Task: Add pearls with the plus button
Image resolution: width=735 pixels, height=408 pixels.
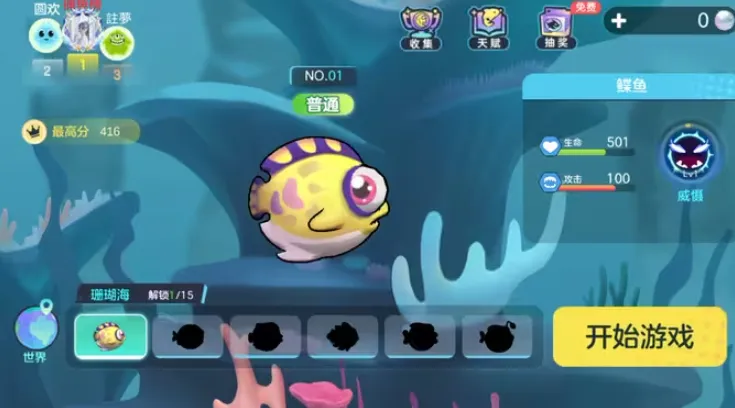Action: [x=619, y=21]
